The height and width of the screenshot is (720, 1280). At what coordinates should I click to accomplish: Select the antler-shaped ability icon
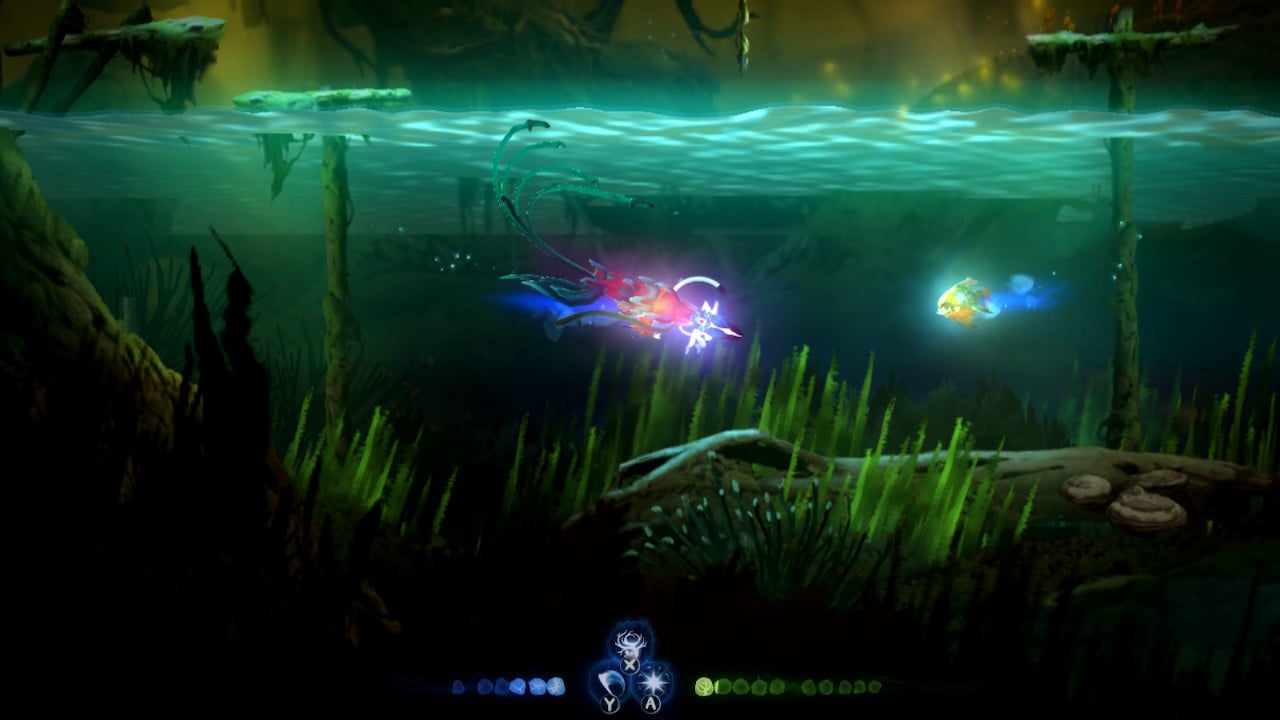630,642
